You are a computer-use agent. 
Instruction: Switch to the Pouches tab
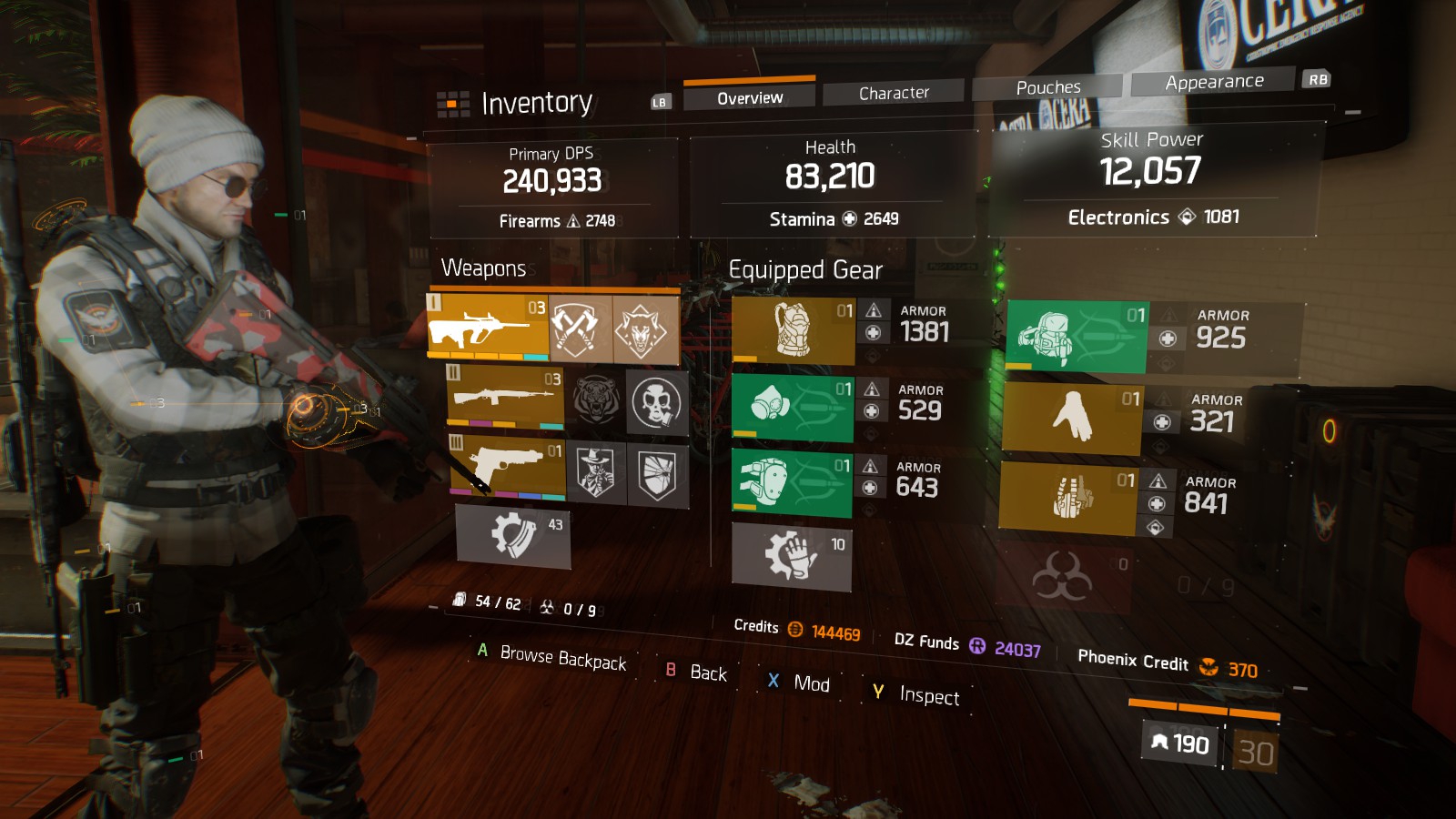click(x=1047, y=87)
